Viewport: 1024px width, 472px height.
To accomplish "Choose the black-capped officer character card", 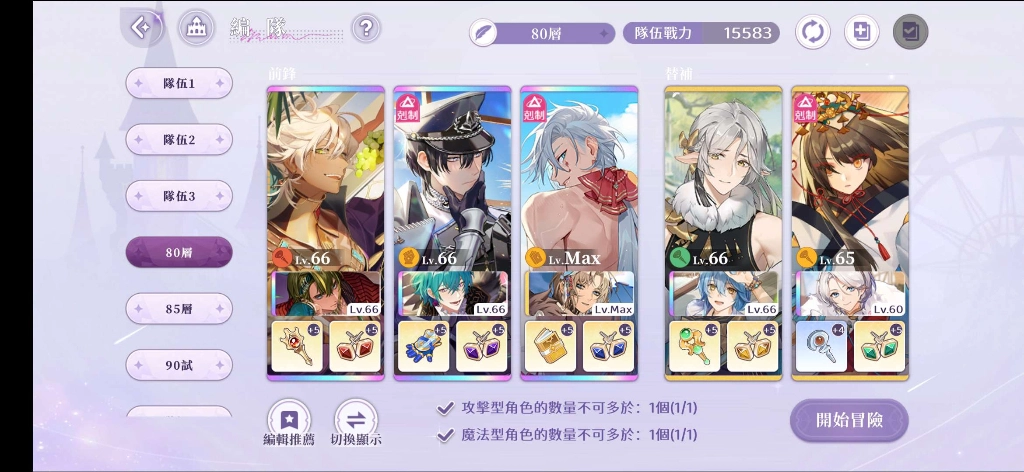I will coord(452,180).
